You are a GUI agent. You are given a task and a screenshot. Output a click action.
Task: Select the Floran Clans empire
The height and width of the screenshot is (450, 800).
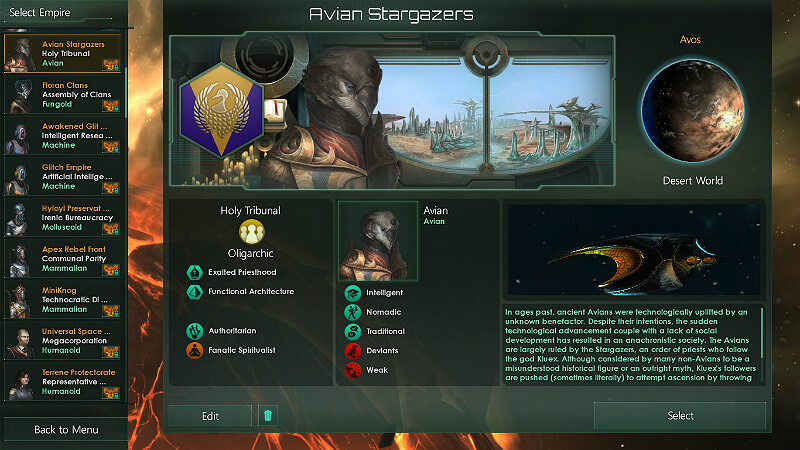64,93
